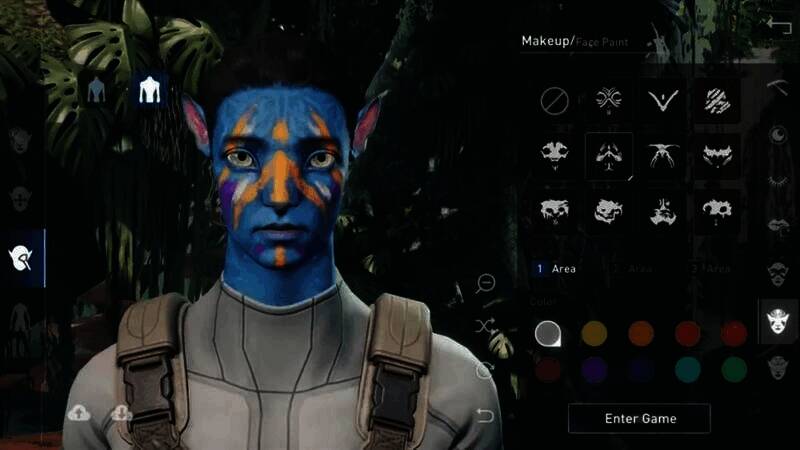The height and width of the screenshot is (450, 800).
Task: Zoom out the character preview
Action: coord(487,284)
